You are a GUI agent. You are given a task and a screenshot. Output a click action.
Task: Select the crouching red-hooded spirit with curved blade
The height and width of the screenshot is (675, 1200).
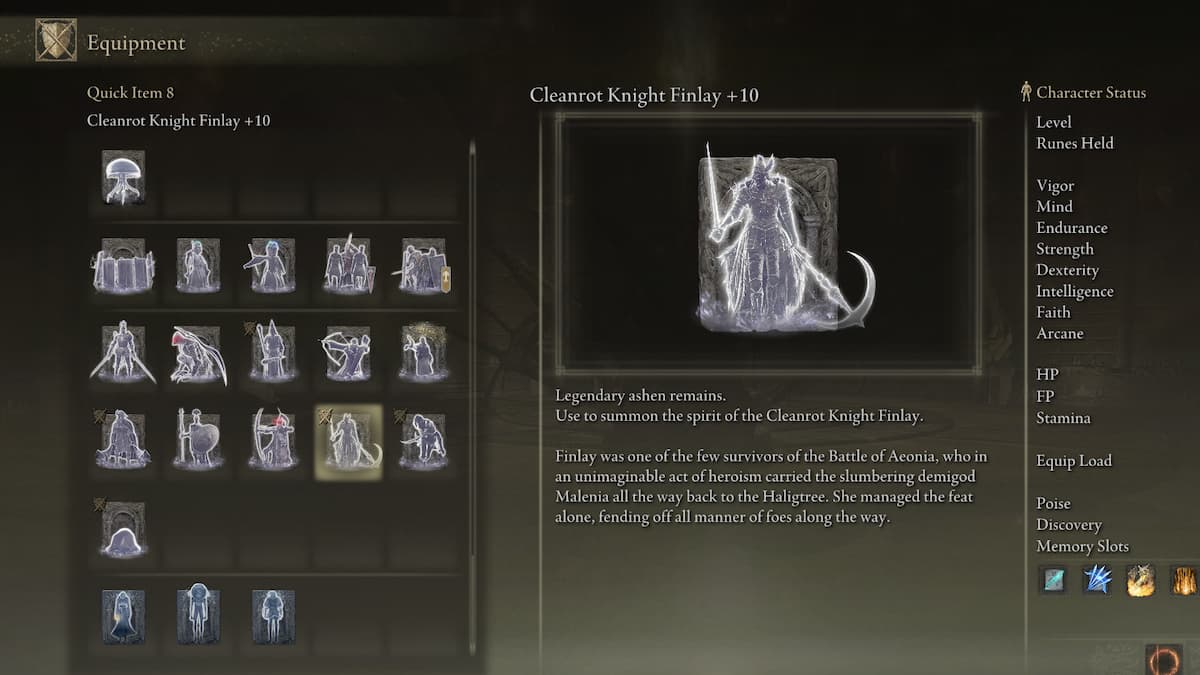pyautogui.click(x=198, y=353)
